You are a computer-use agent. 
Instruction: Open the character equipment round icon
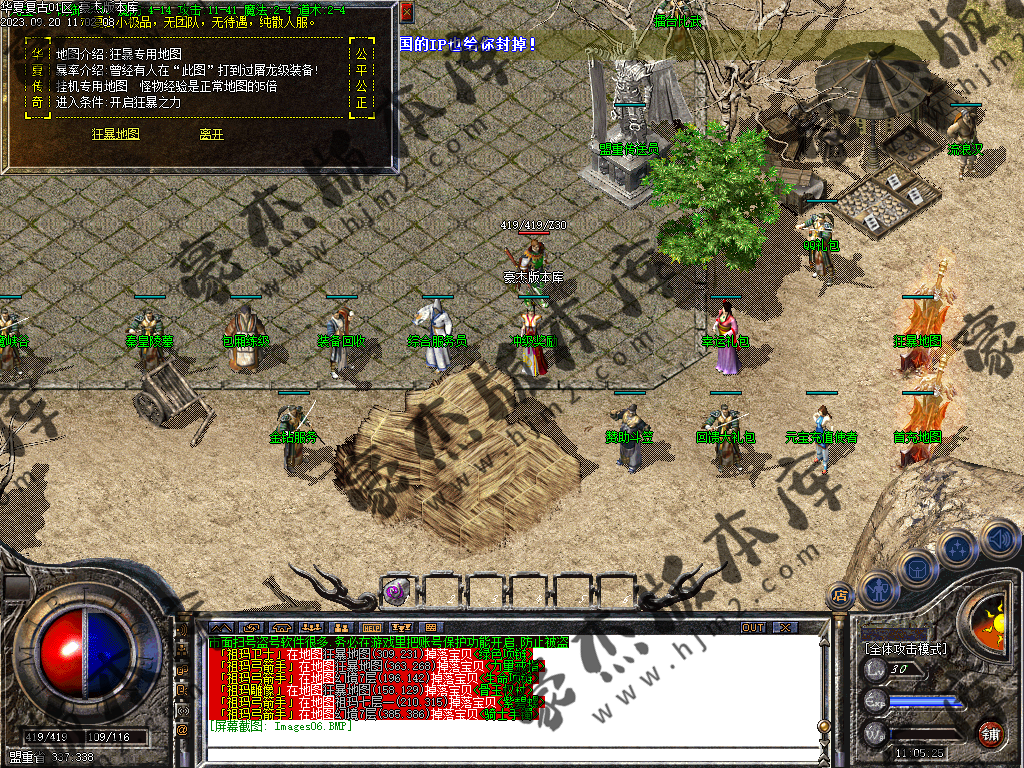[877, 589]
